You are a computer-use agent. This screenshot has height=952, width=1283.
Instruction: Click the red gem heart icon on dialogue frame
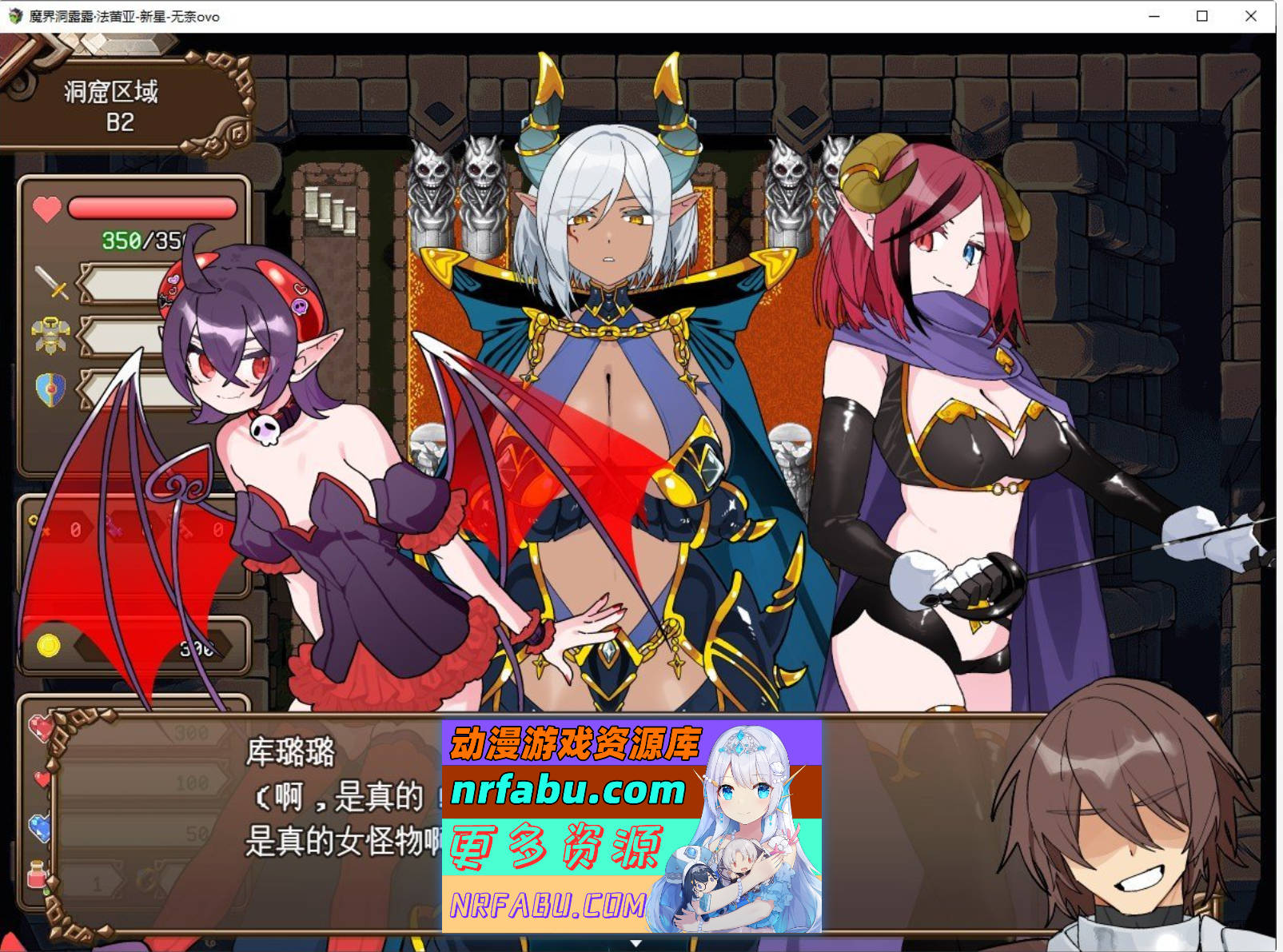(41, 727)
